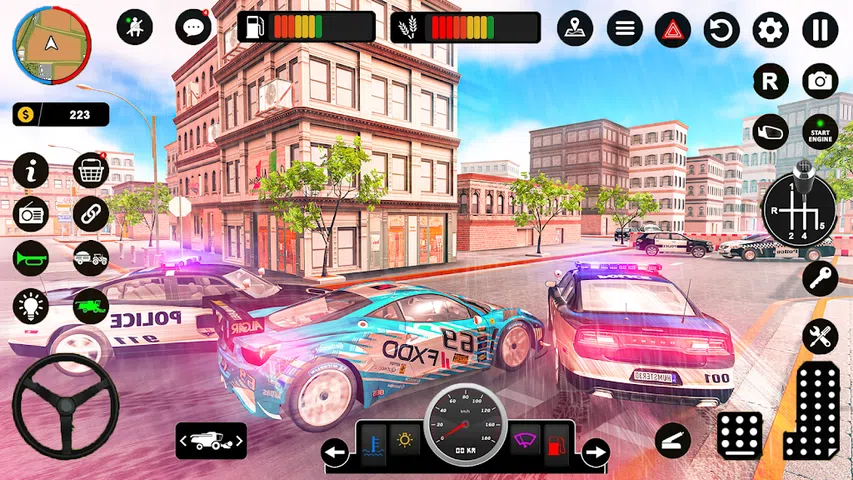
Task: Switch camera view with camera icon
Action: tap(820, 81)
